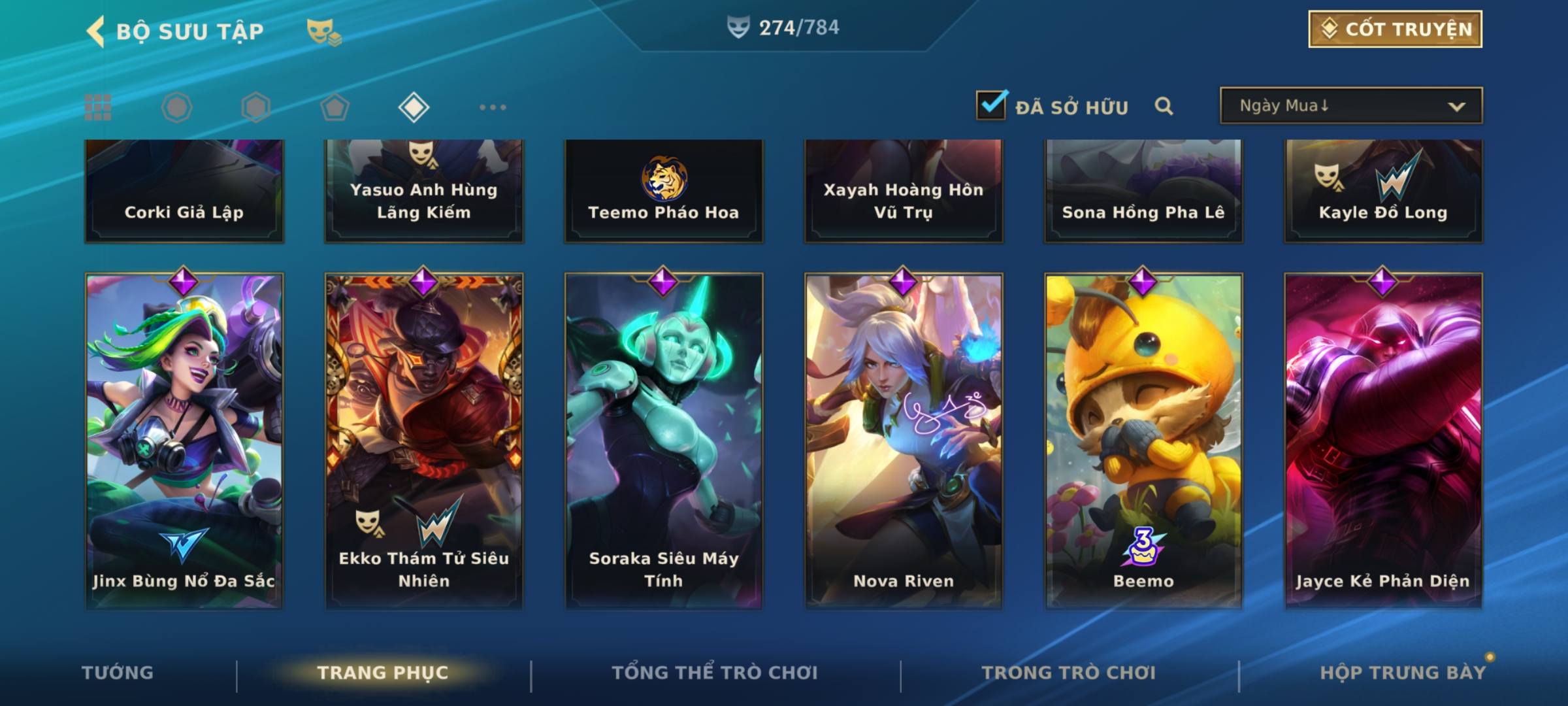The image size is (1568, 706).
Task: Select the Teemo Pháo Hoa card
Action: pos(664,191)
